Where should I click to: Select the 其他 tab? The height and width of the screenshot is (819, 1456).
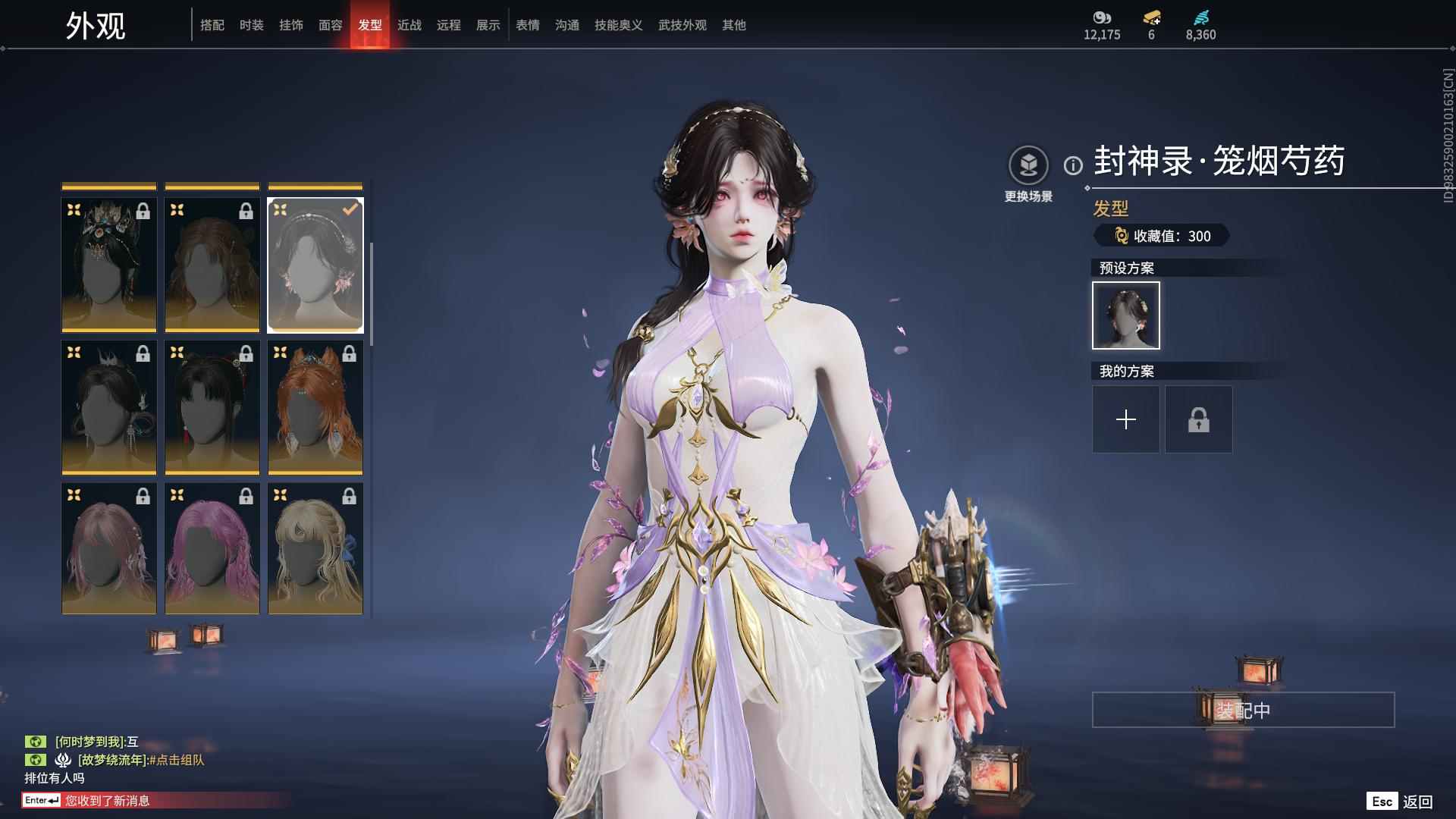(x=733, y=25)
